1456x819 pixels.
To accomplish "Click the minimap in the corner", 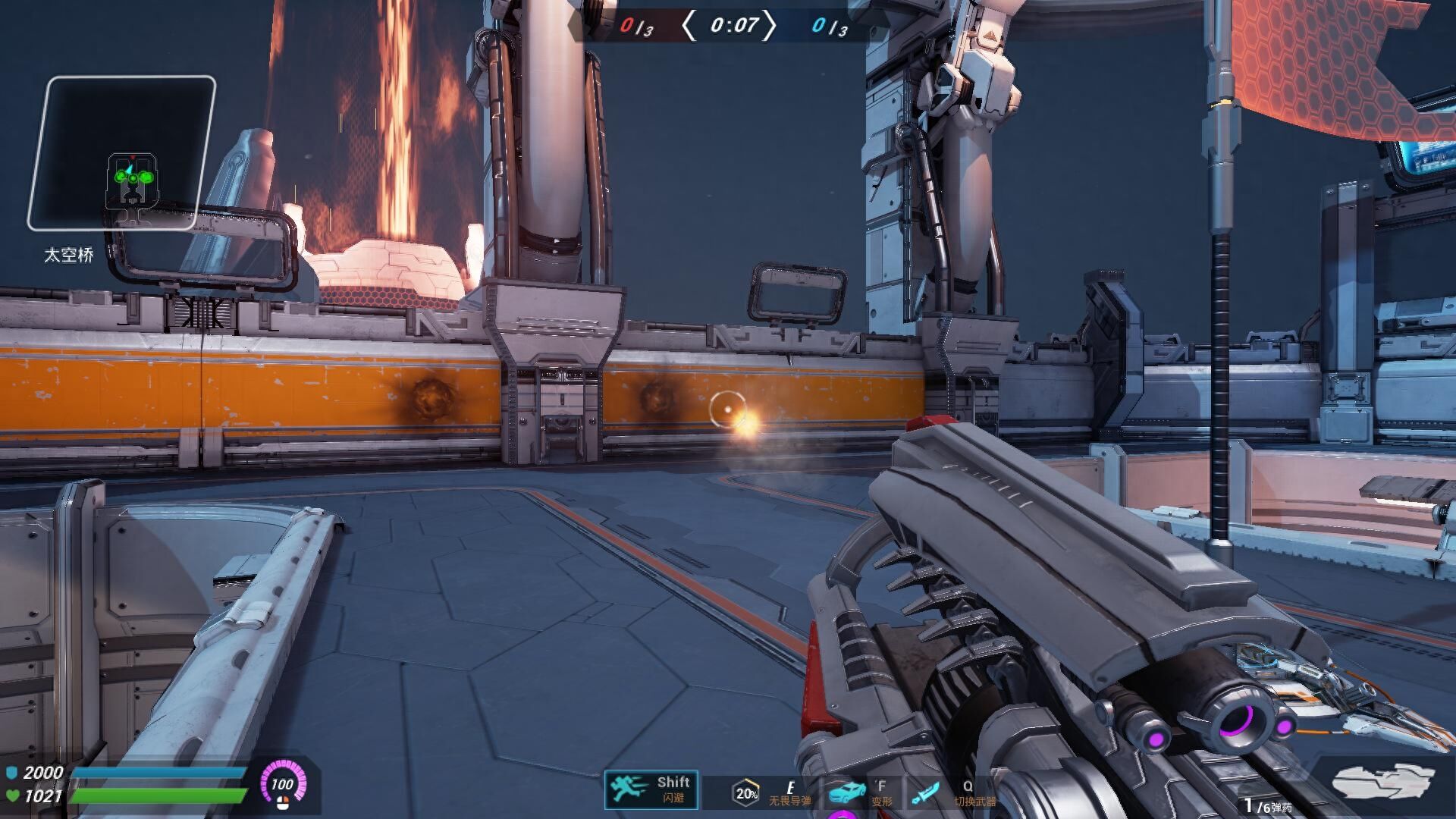I will (x=121, y=153).
